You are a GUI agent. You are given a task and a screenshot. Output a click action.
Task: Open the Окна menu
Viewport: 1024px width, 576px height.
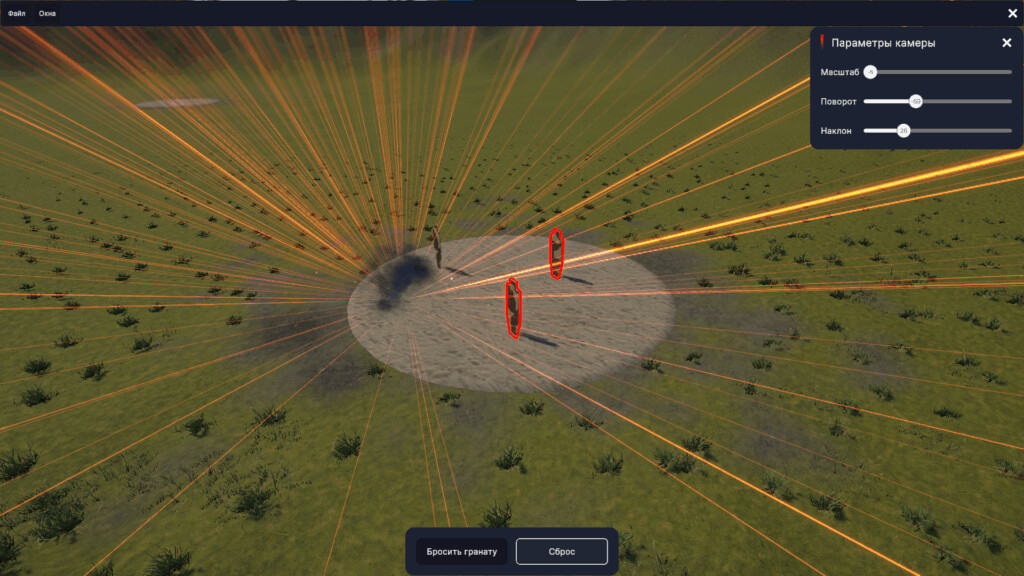48,13
